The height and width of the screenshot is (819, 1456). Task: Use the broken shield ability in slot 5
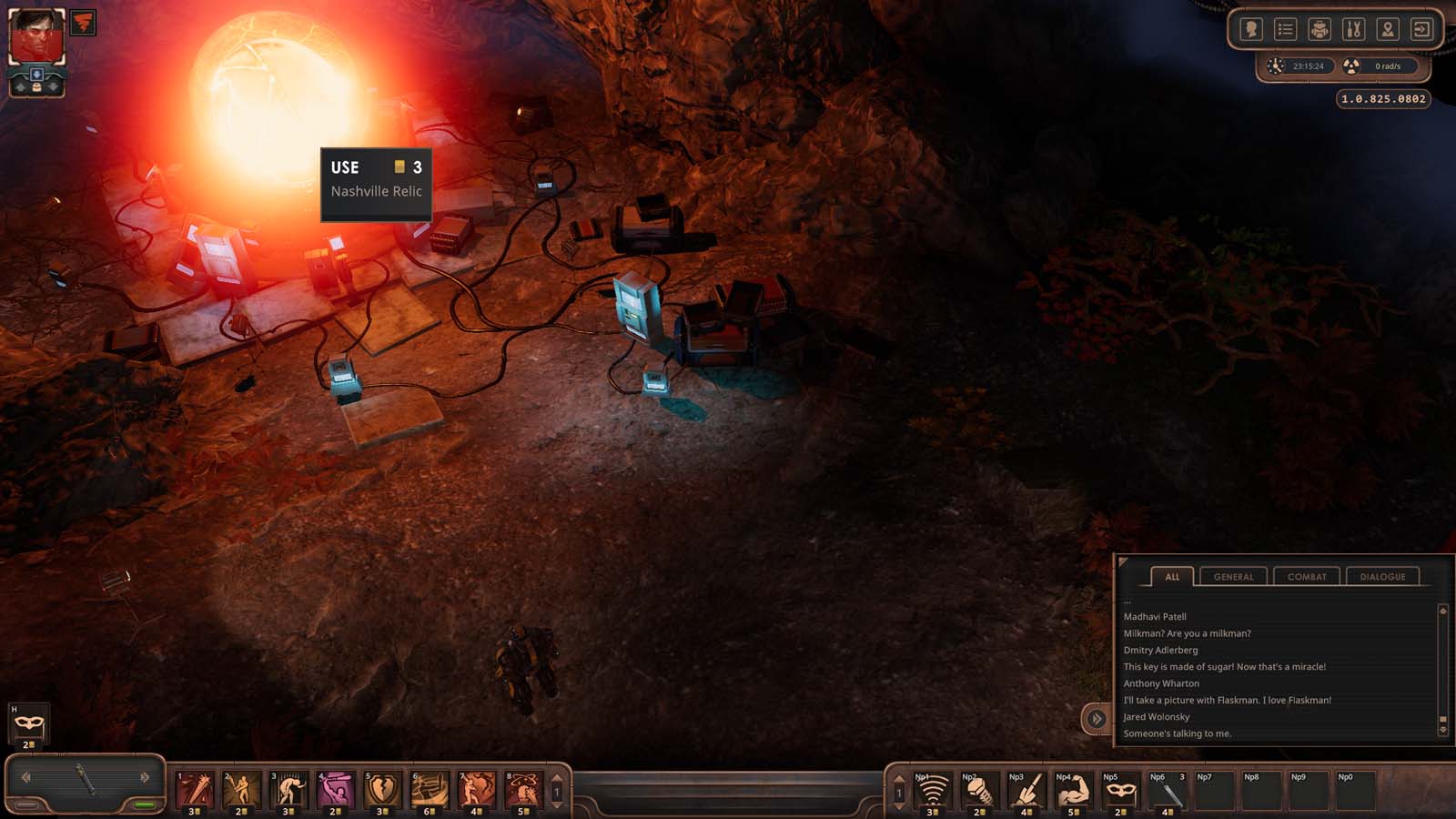point(382,789)
